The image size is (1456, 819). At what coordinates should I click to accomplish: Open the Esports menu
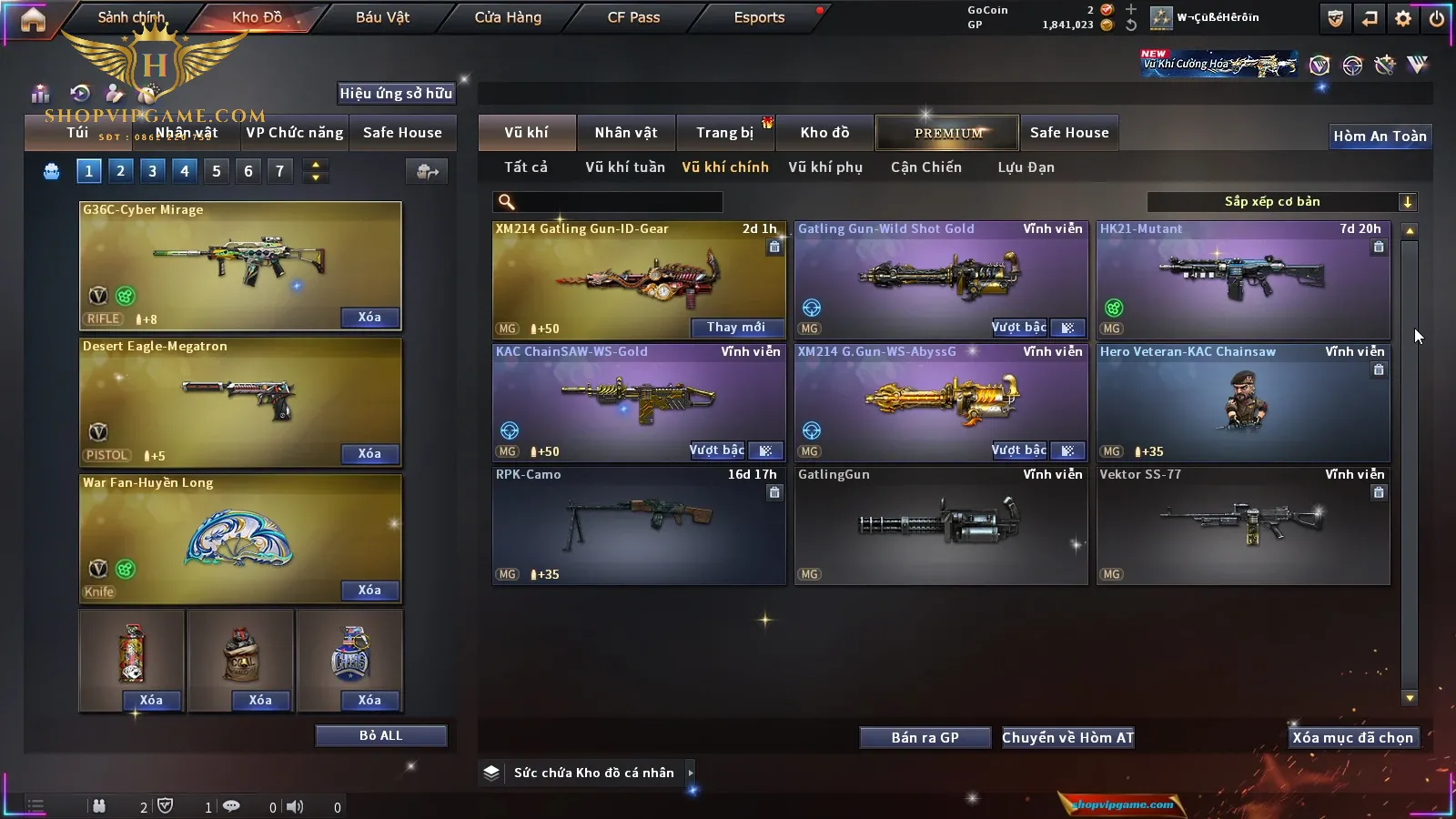point(759,17)
